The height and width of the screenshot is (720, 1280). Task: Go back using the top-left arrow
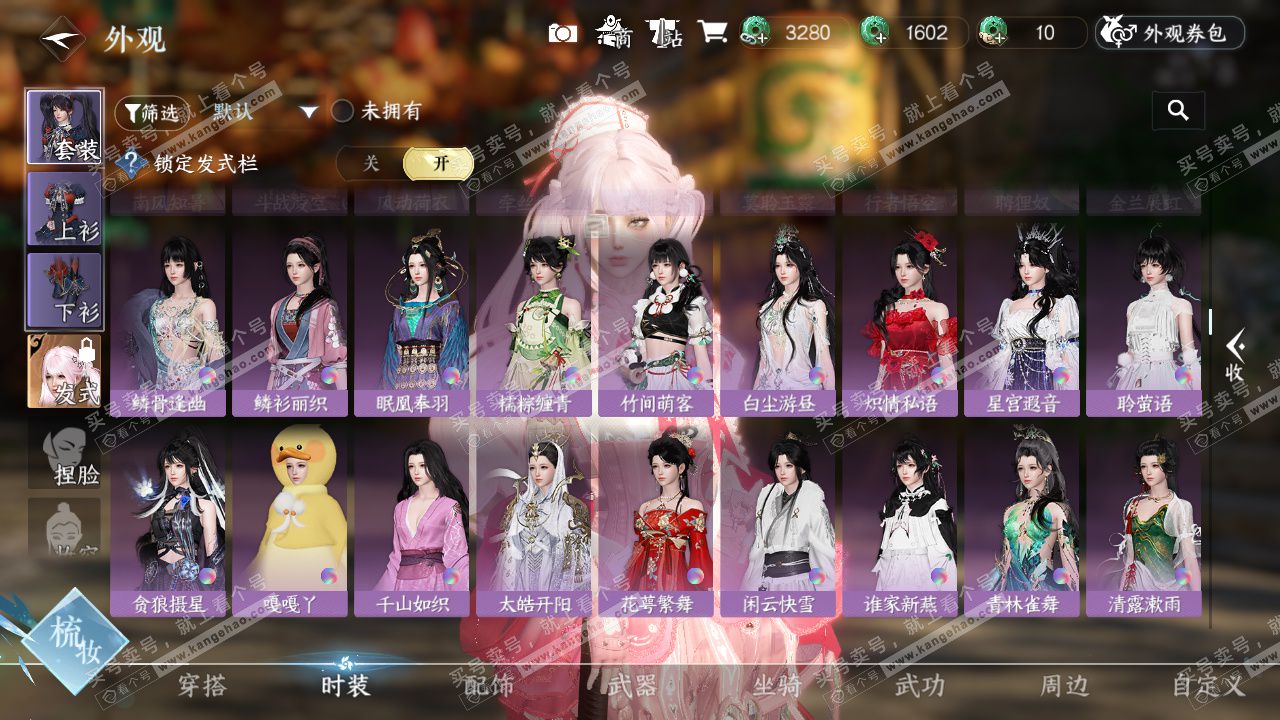tap(62, 39)
